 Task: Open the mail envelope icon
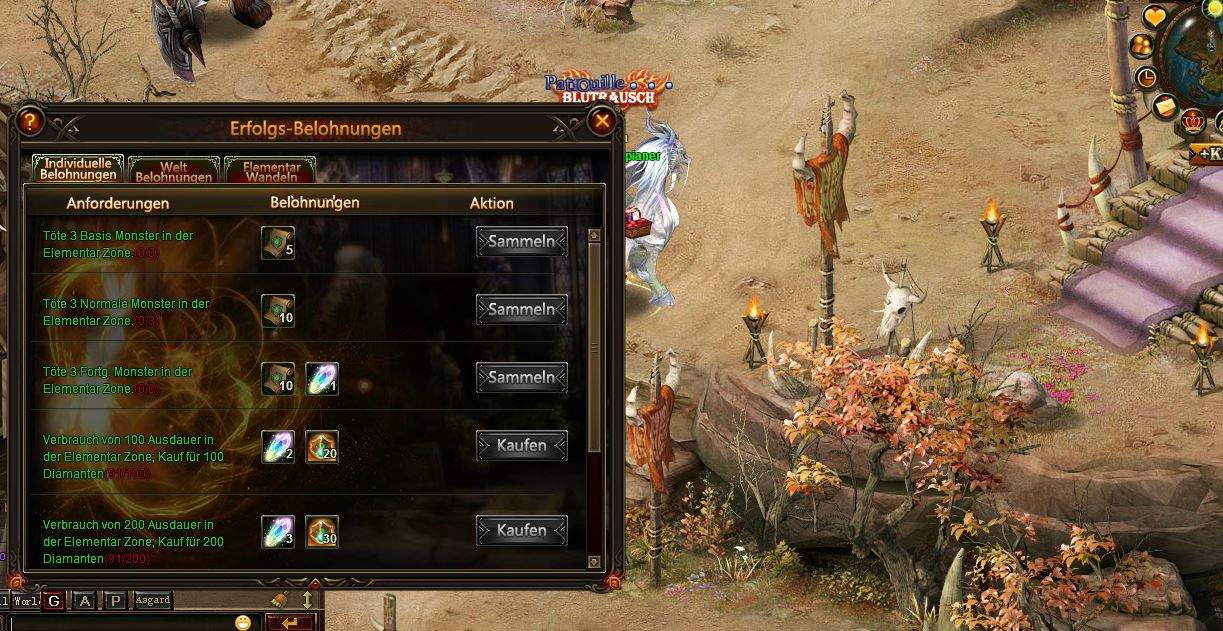[1166, 106]
